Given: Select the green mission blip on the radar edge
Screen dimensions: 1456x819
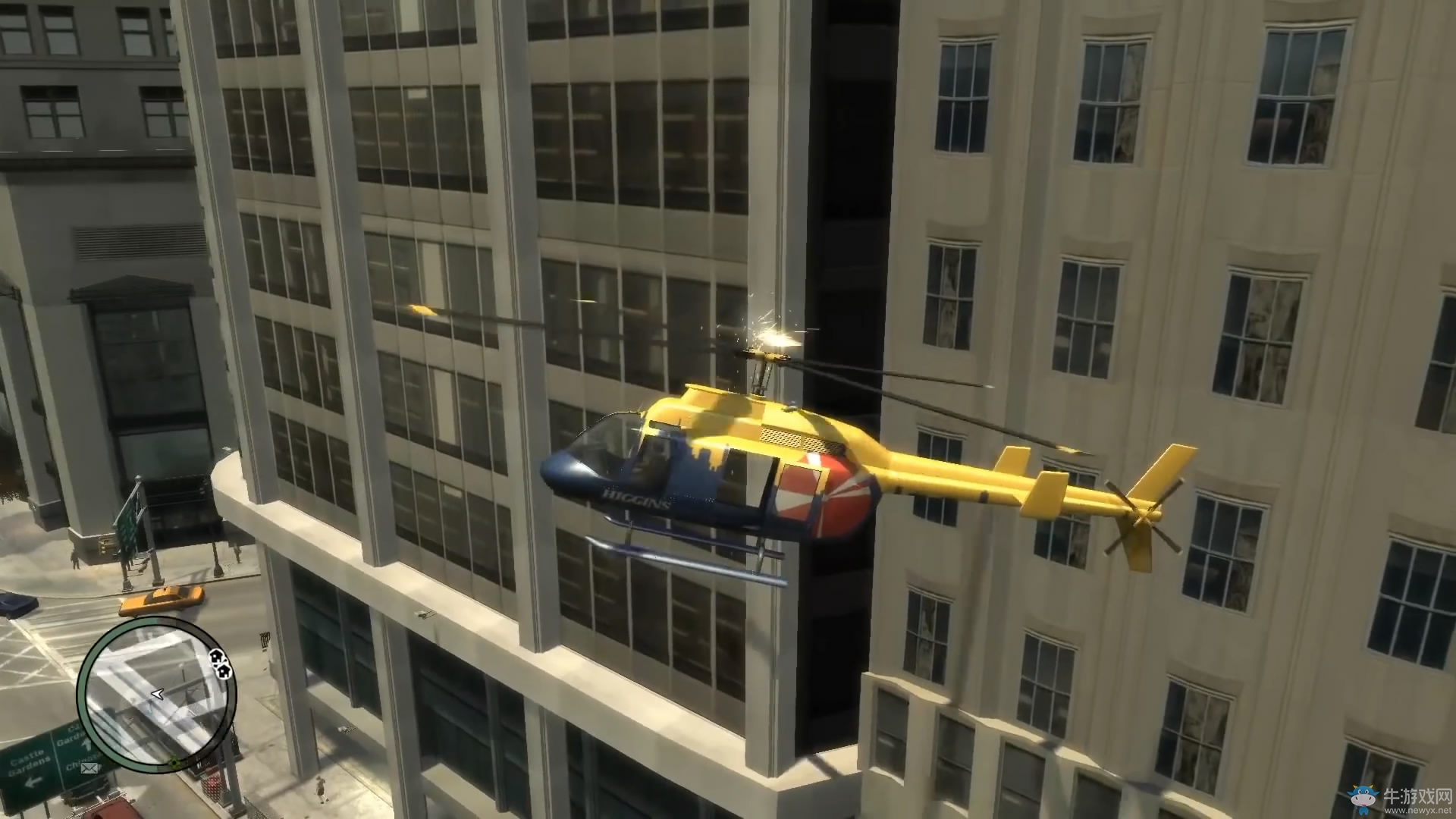Looking at the screenshot, I should [174, 762].
